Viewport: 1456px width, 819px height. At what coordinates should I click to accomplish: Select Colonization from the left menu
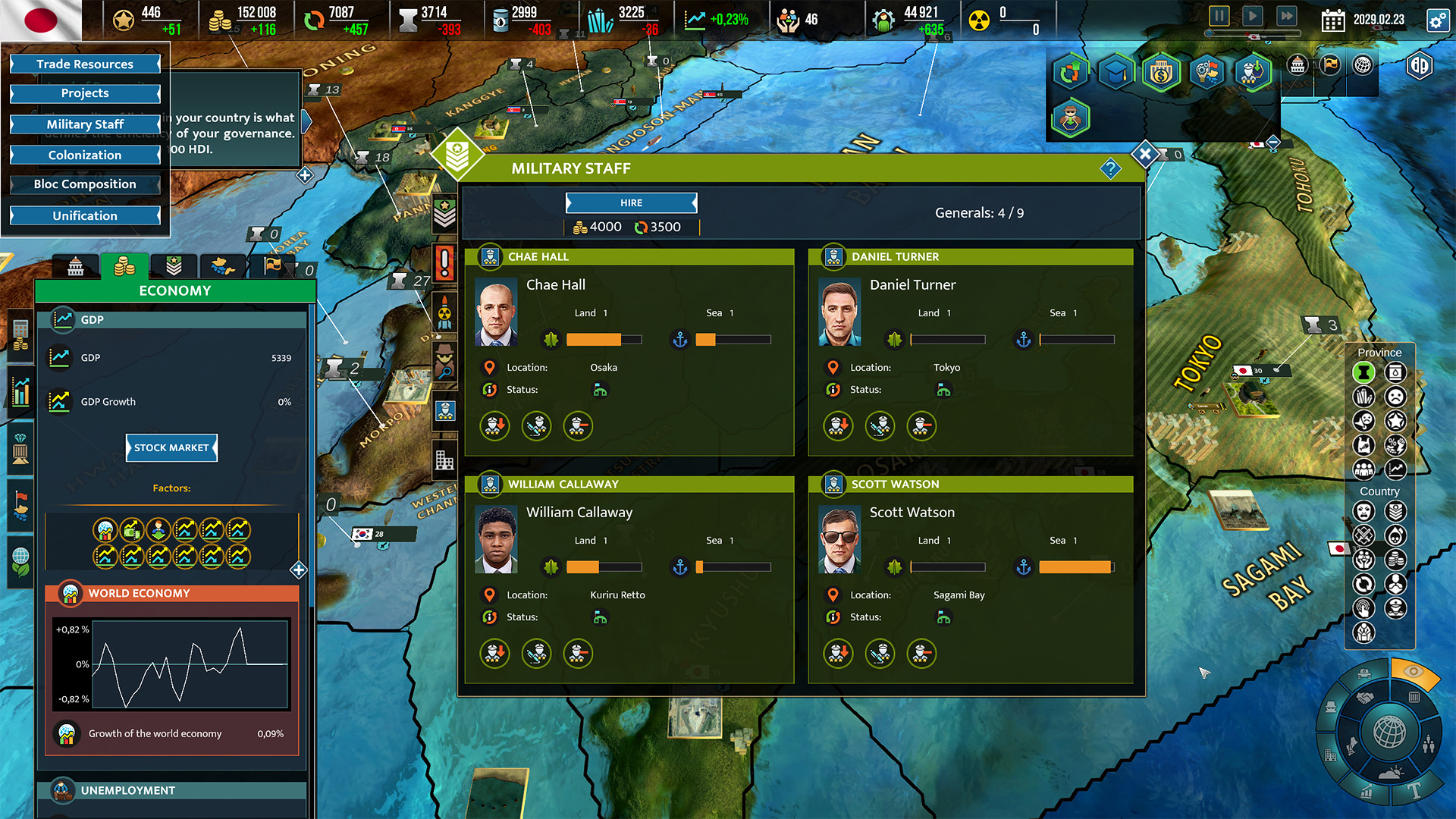[84, 155]
